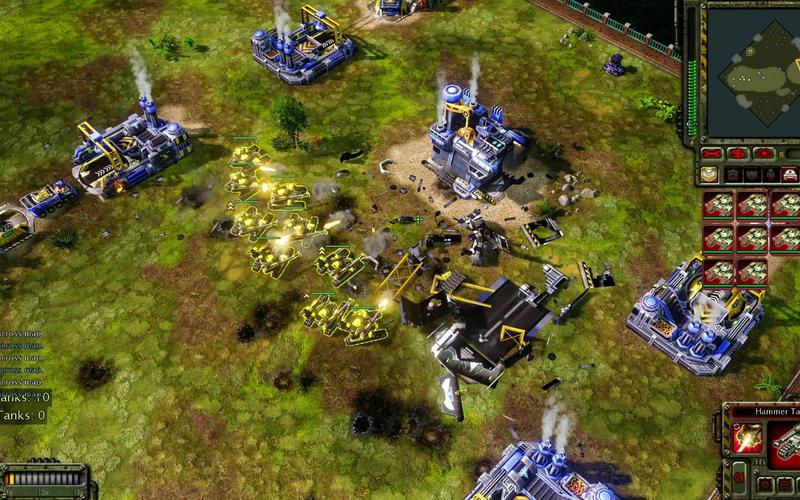Click the radar minimap
800x500 pixels.
coord(754,72)
